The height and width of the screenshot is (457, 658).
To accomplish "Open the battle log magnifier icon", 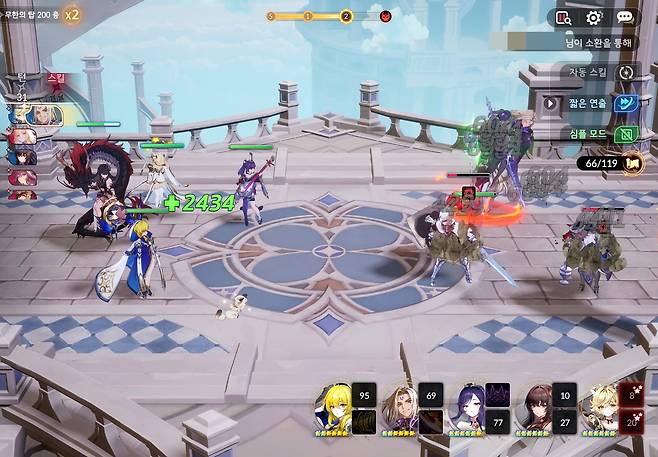I will (x=563, y=17).
